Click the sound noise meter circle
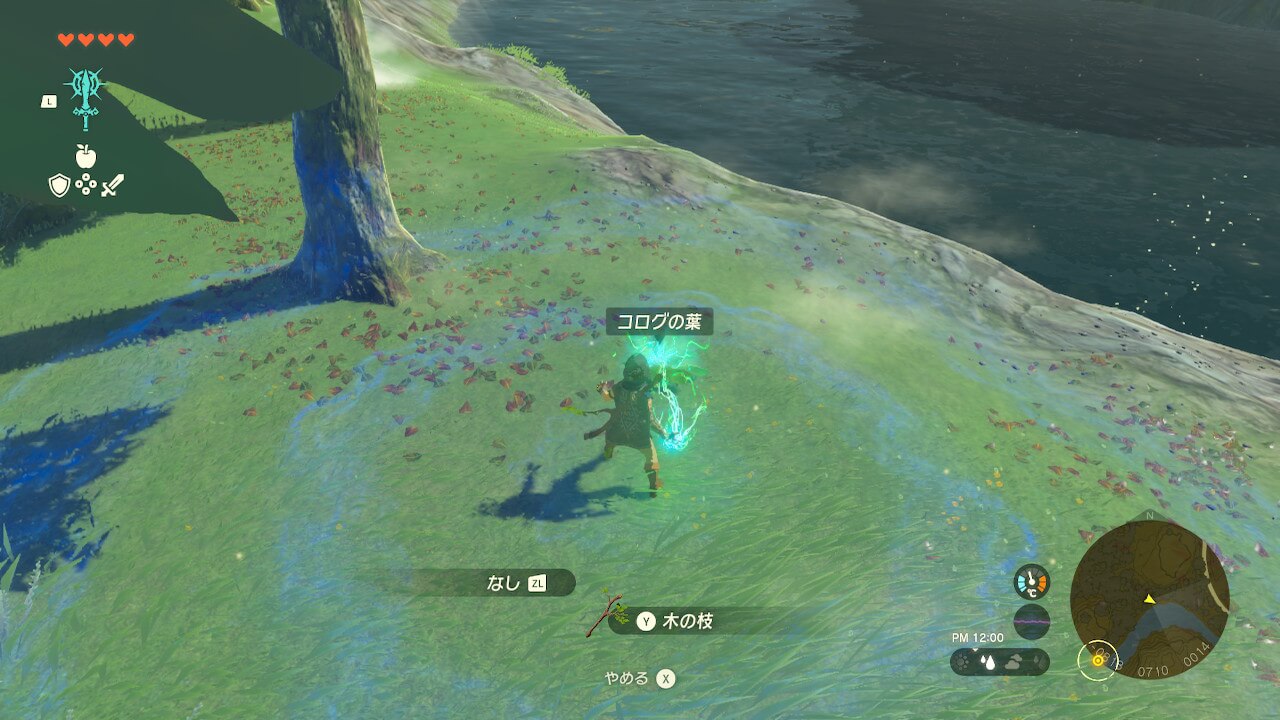 [x=1031, y=621]
